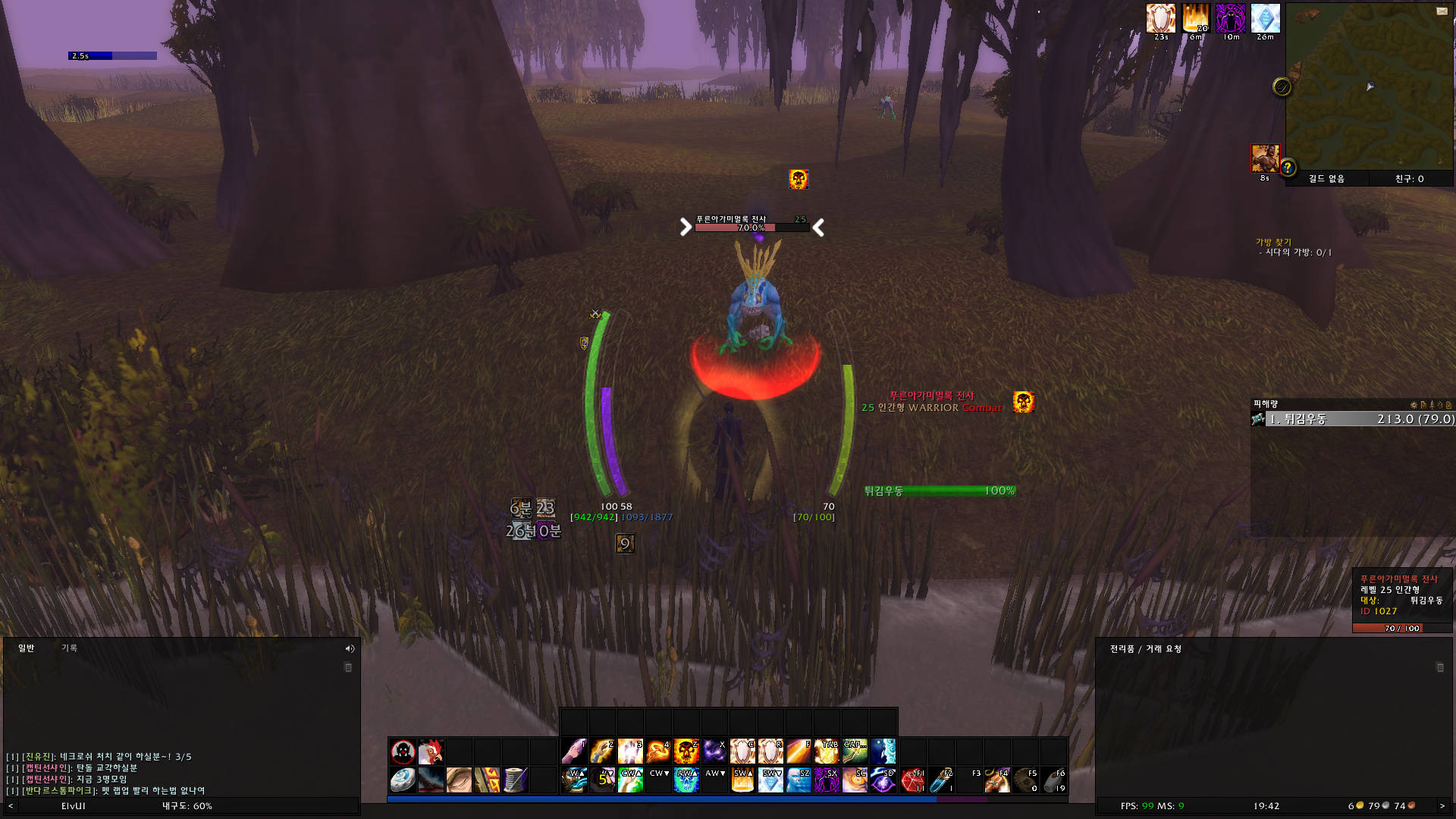Use the hearthstone item
Image resolution: width=1456 pixels, height=819 pixels.
click(x=403, y=780)
